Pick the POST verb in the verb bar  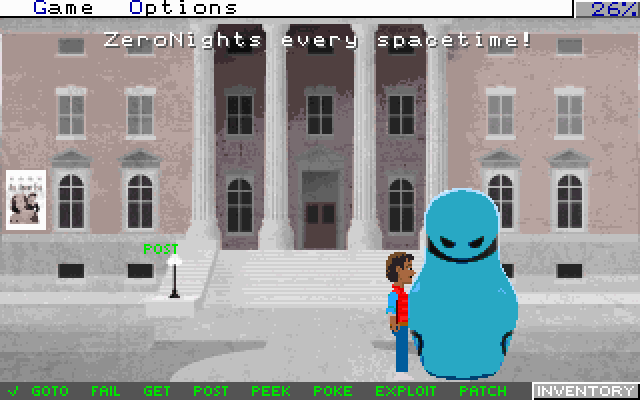(x=210, y=391)
